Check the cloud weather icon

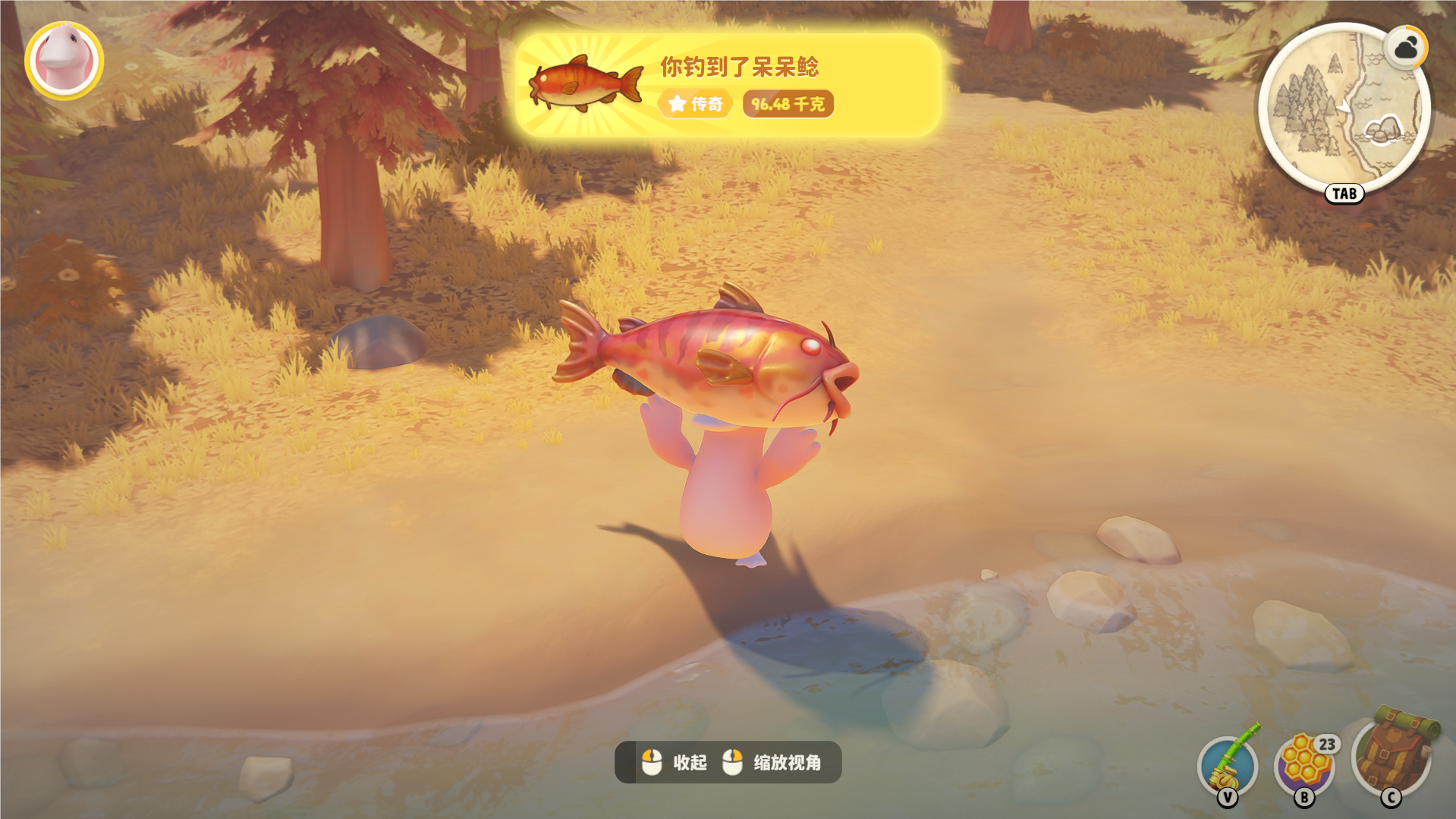[1405, 49]
